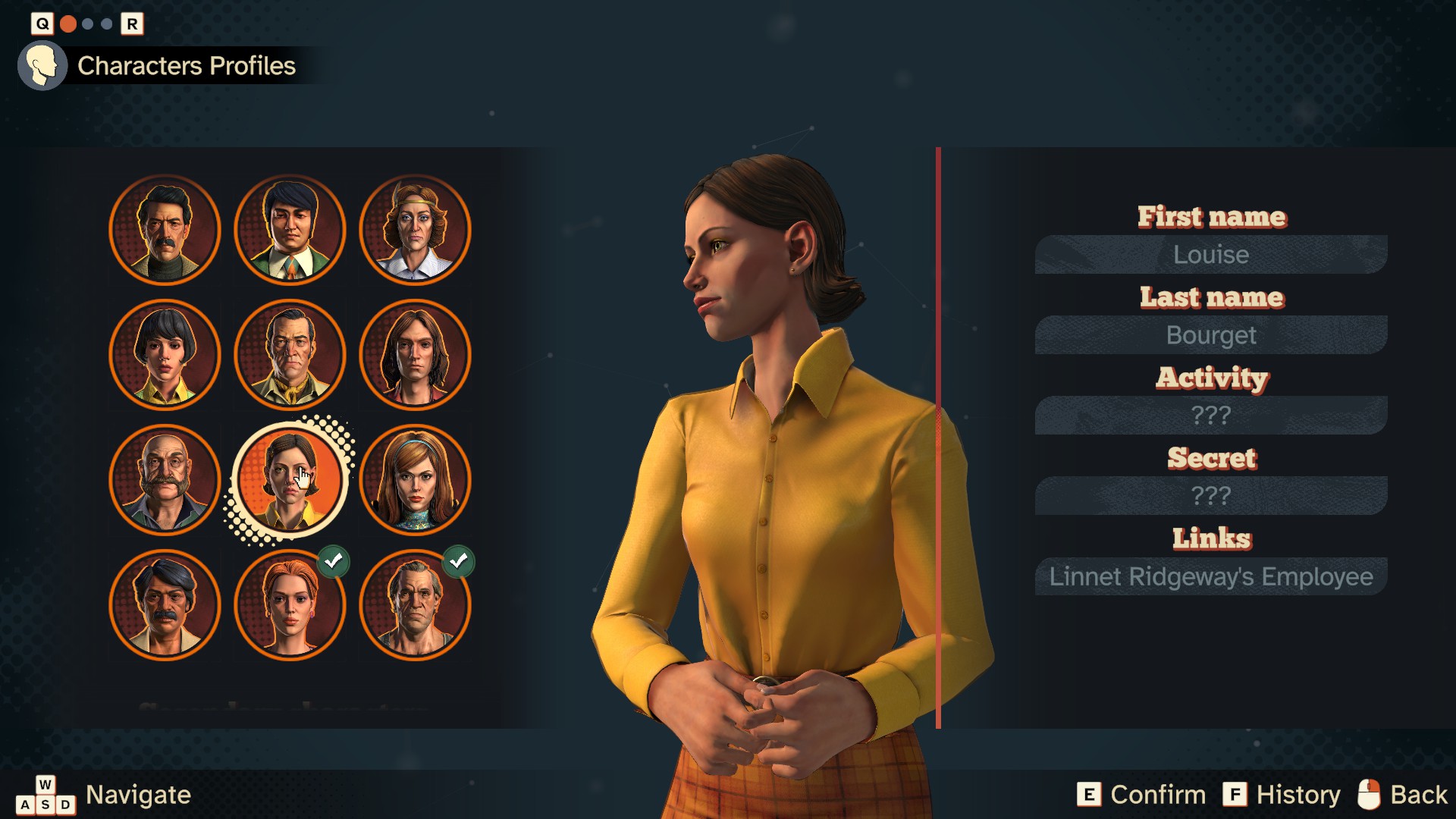Select the older woman wearing a headband
The width and height of the screenshot is (1456, 819).
point(415,230)
